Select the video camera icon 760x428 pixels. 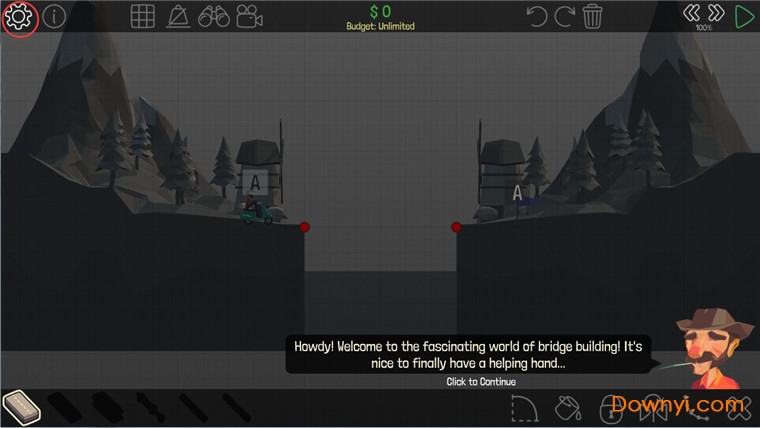pyautogui.click(x=250, y=17)
